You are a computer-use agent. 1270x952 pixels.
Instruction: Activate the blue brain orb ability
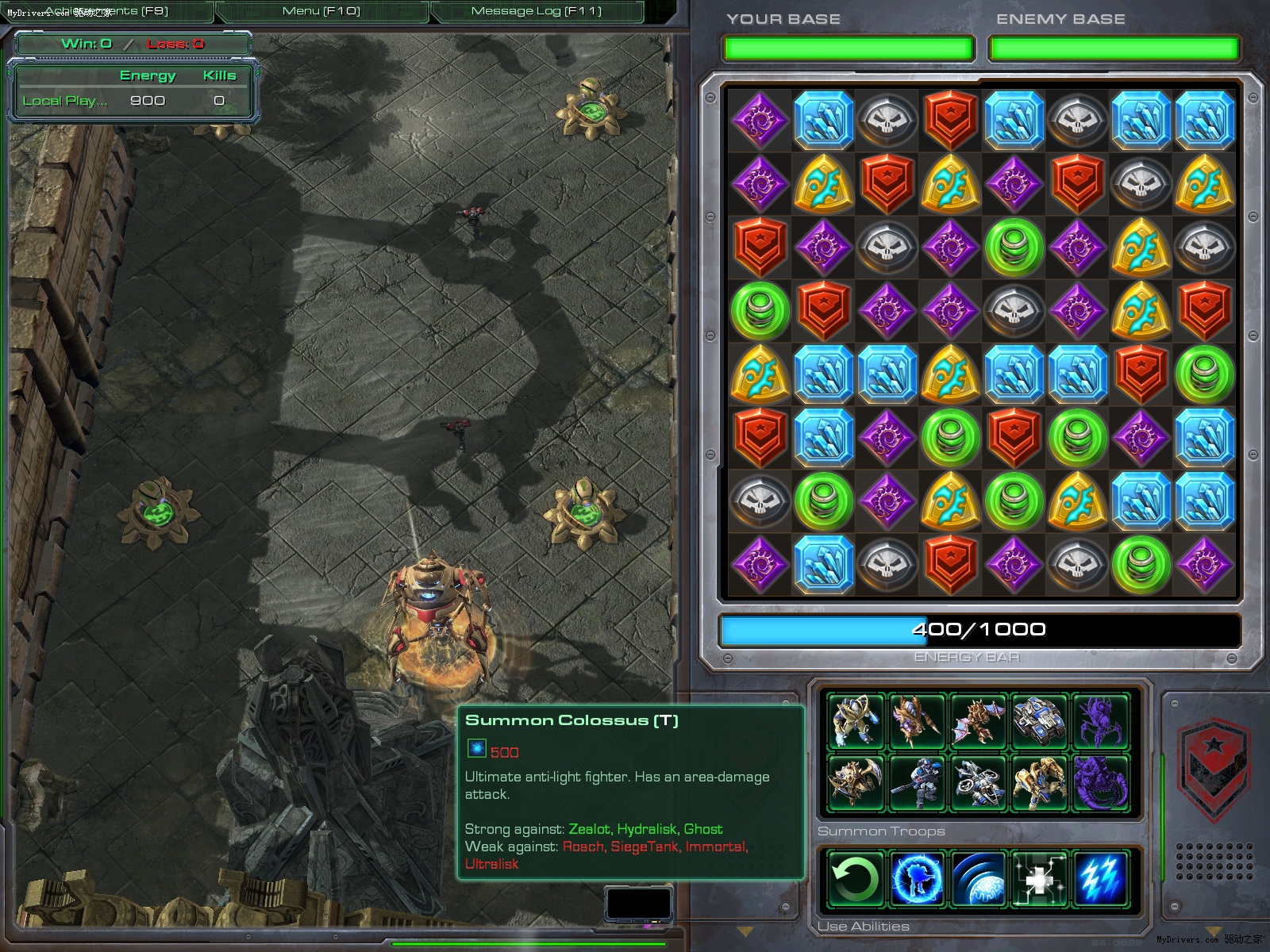[978, 878]
